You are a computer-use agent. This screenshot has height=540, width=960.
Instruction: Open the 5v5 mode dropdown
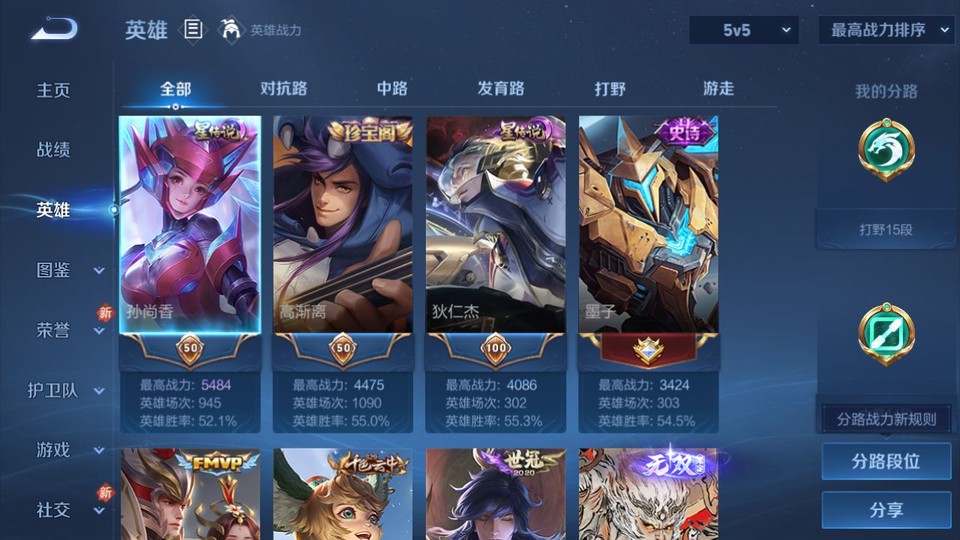click(743, 30)
